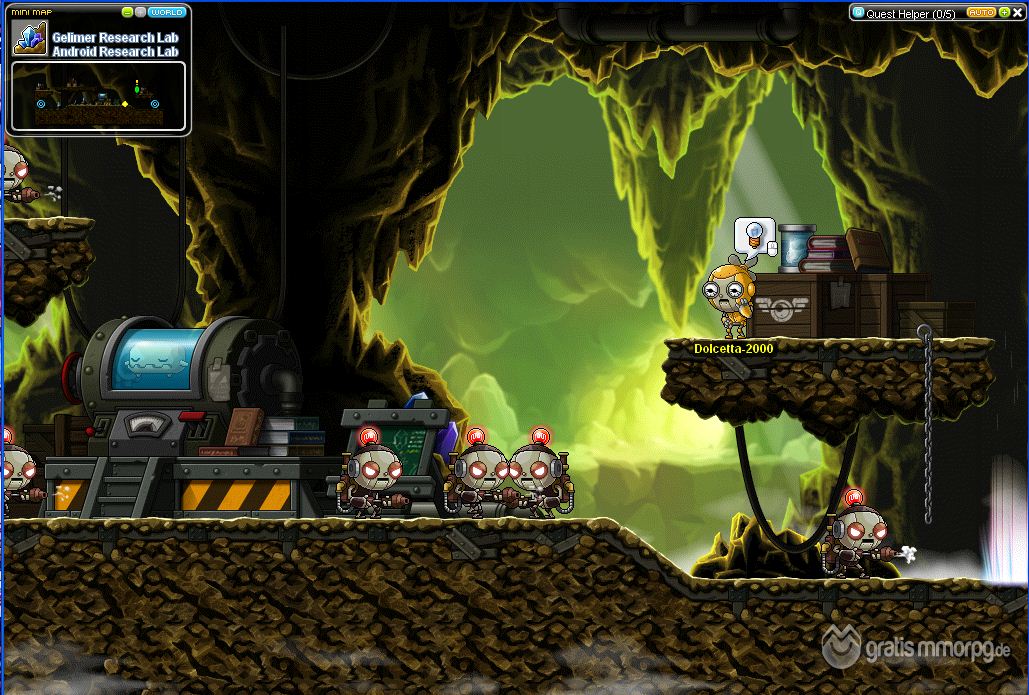
Task: Close the Quest Helper panel
Action: click(x=1017, y=13)
